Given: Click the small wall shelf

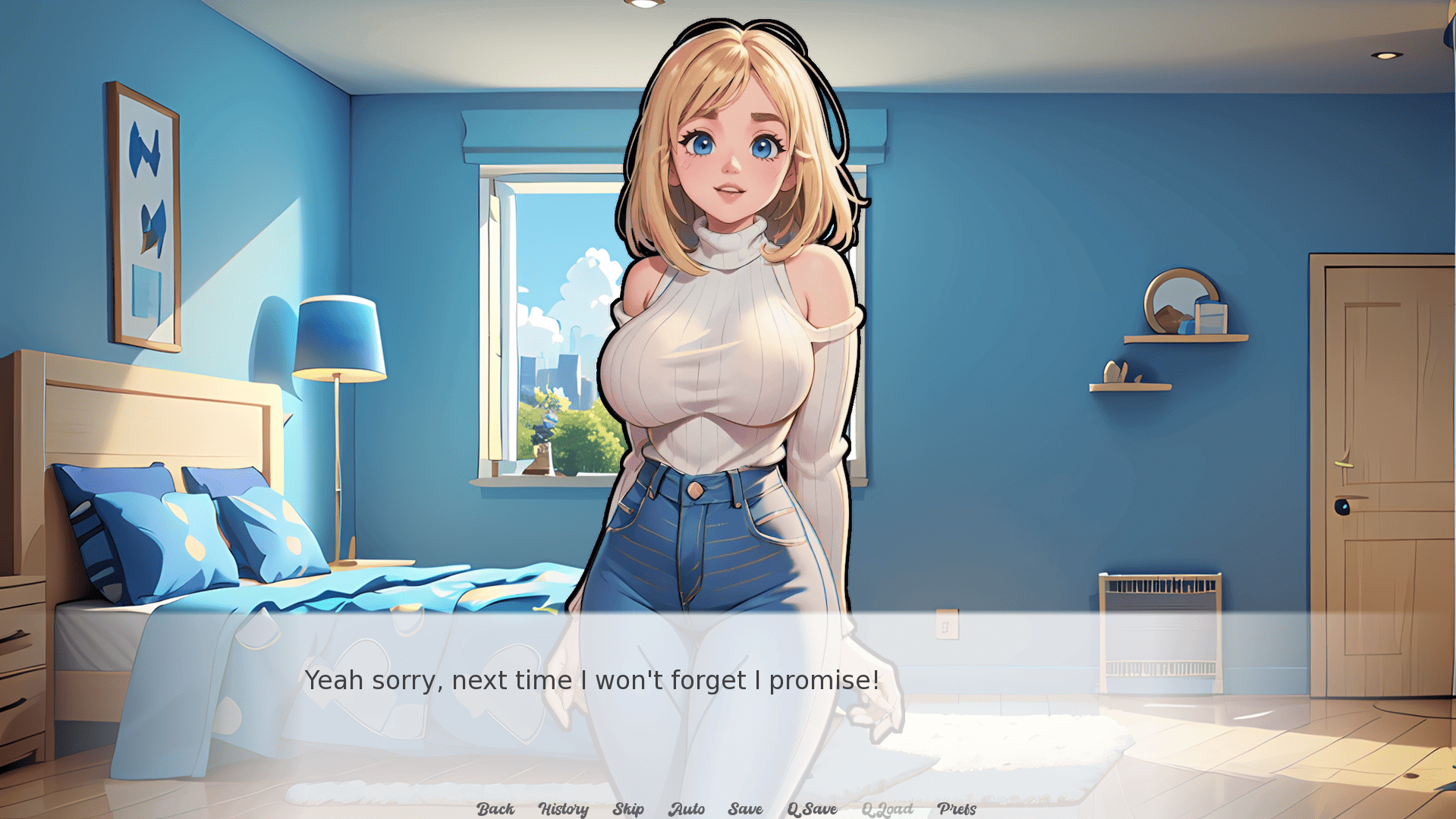Looking at the screenshot, I should pyautogui.click(x=1131, y=386).
